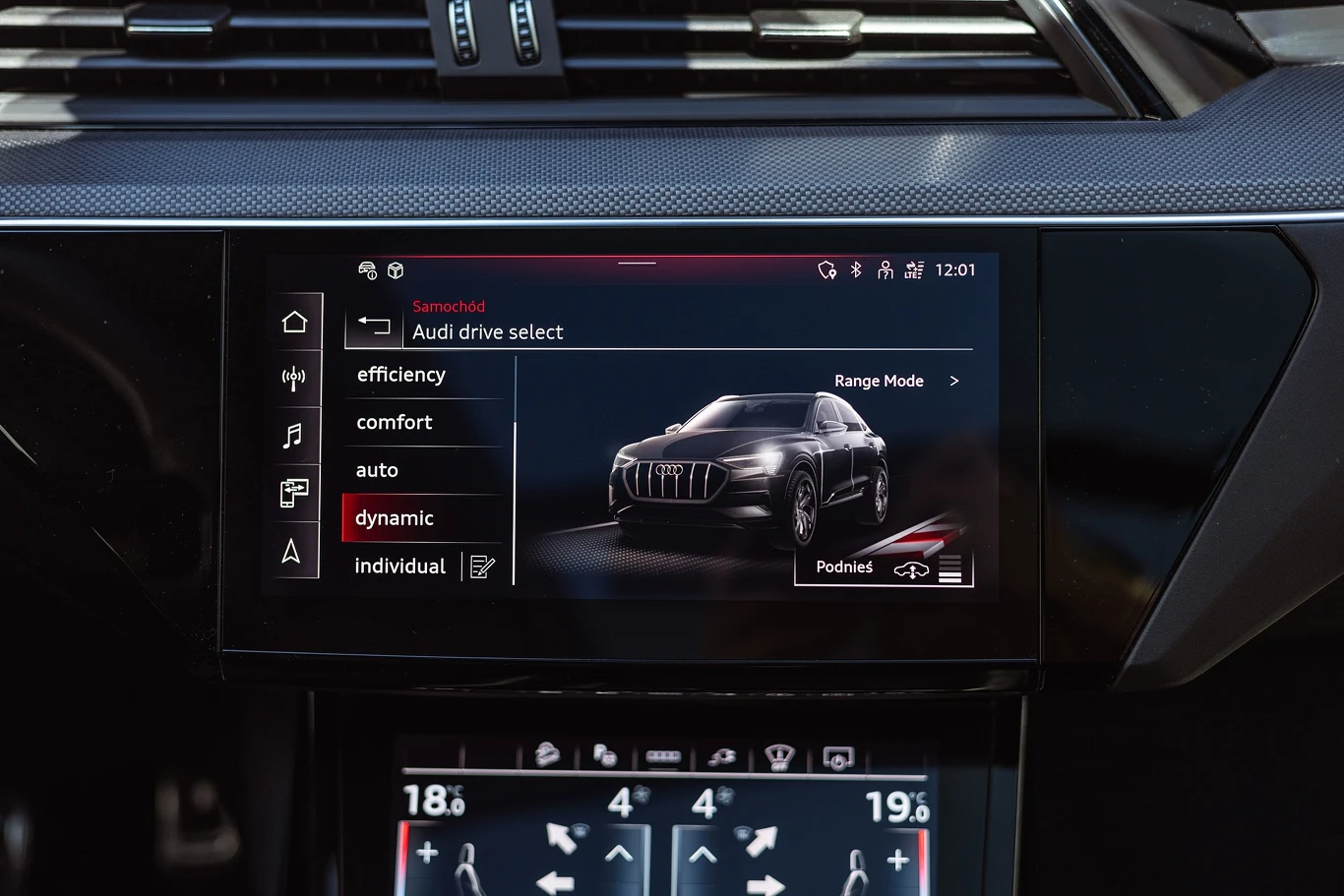Open navigation with the arrow icon
This screenshot has height=896, width=1344.
pos(294,551)
